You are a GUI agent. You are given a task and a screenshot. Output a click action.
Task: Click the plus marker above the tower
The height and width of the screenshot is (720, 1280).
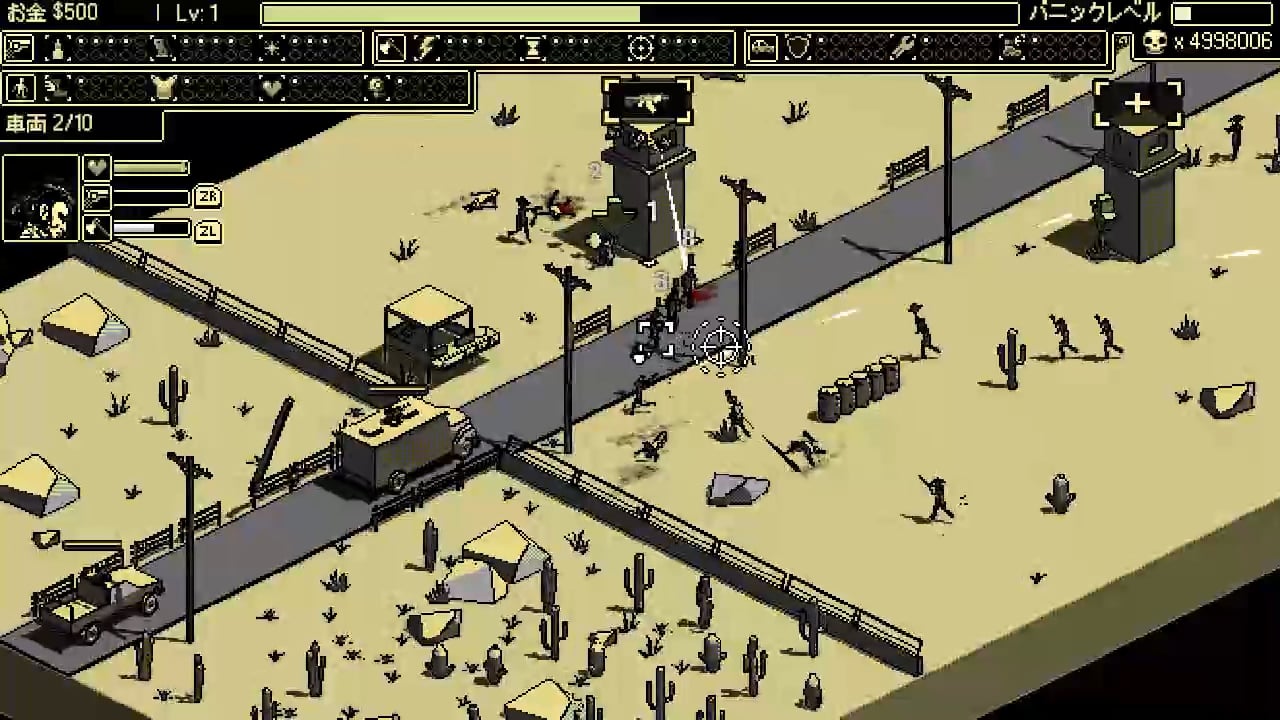pyautogui.click(x=1138, y=103)
